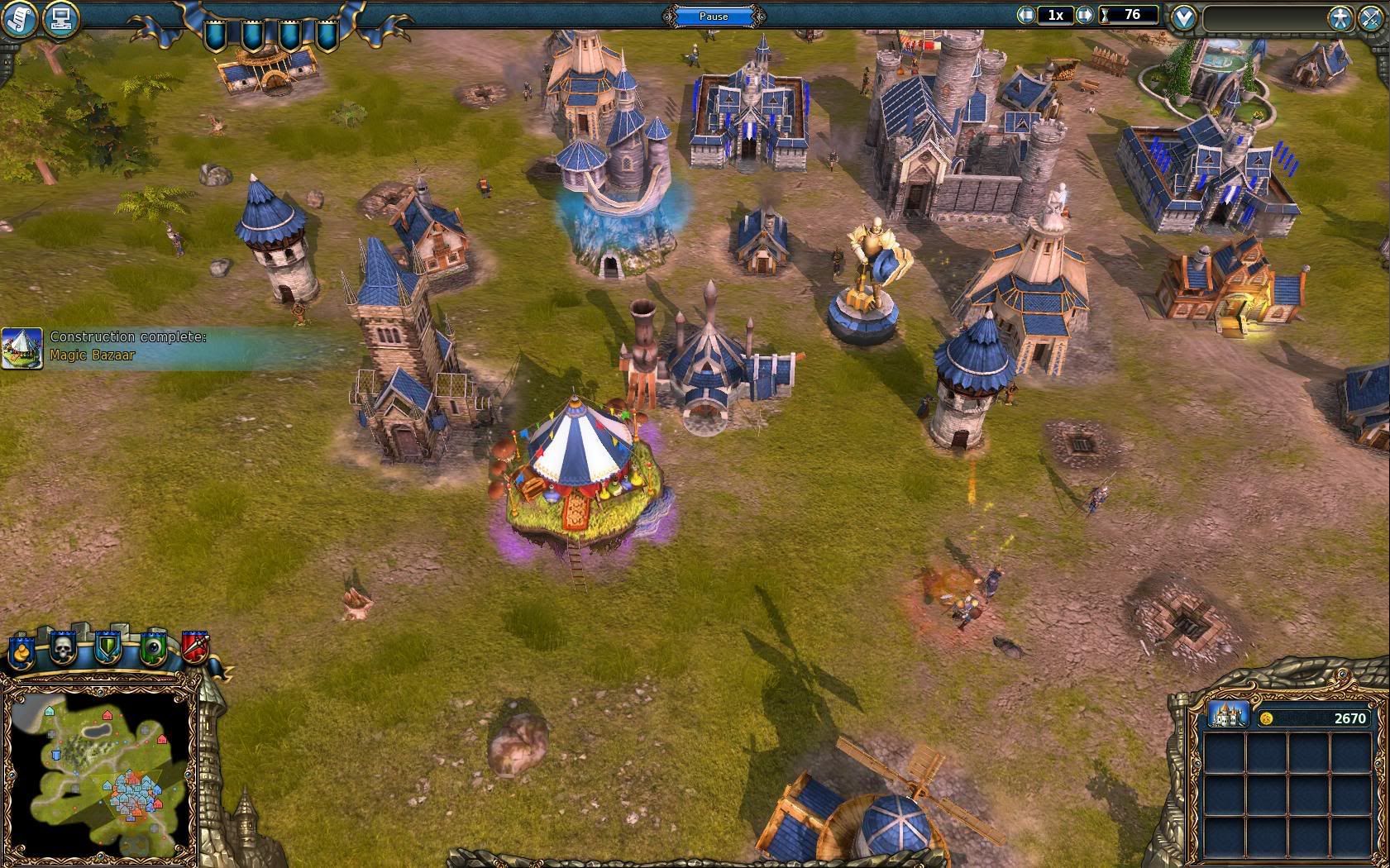Screen dimensions: 1390x868
Task: Open the quest scroll log
Action: click(x=18, y=18)
